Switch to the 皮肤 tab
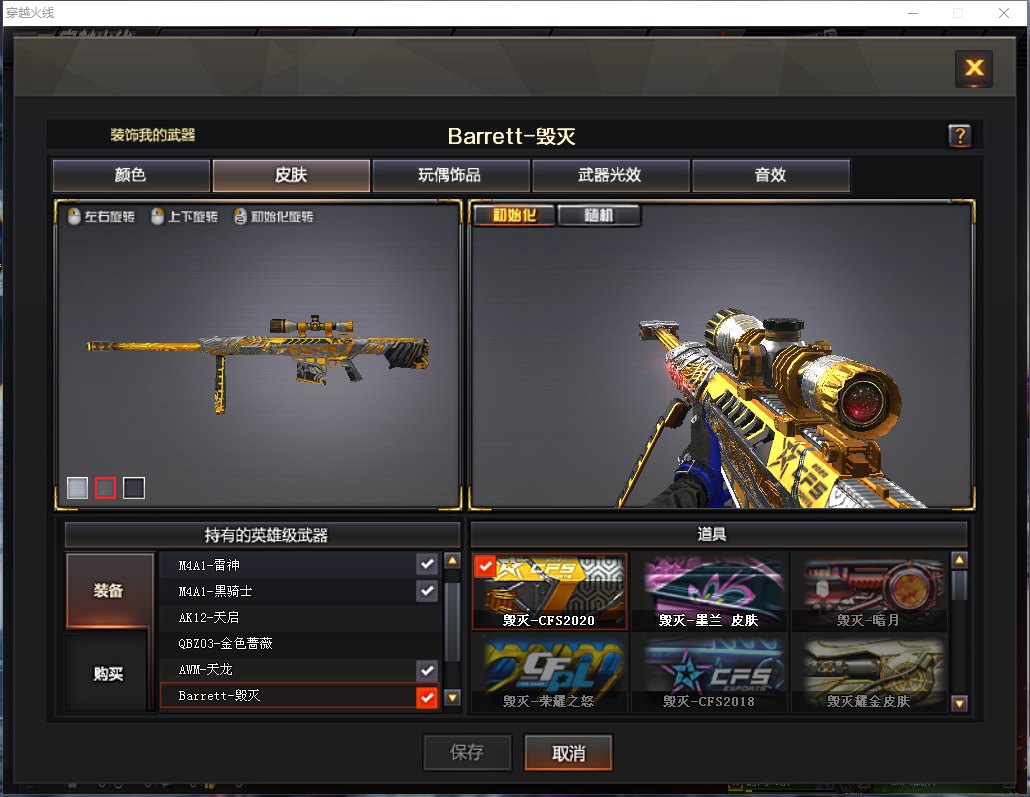The height and width of the screenshot is (797, 1030). pyautogui.click(x=291, y=175)
